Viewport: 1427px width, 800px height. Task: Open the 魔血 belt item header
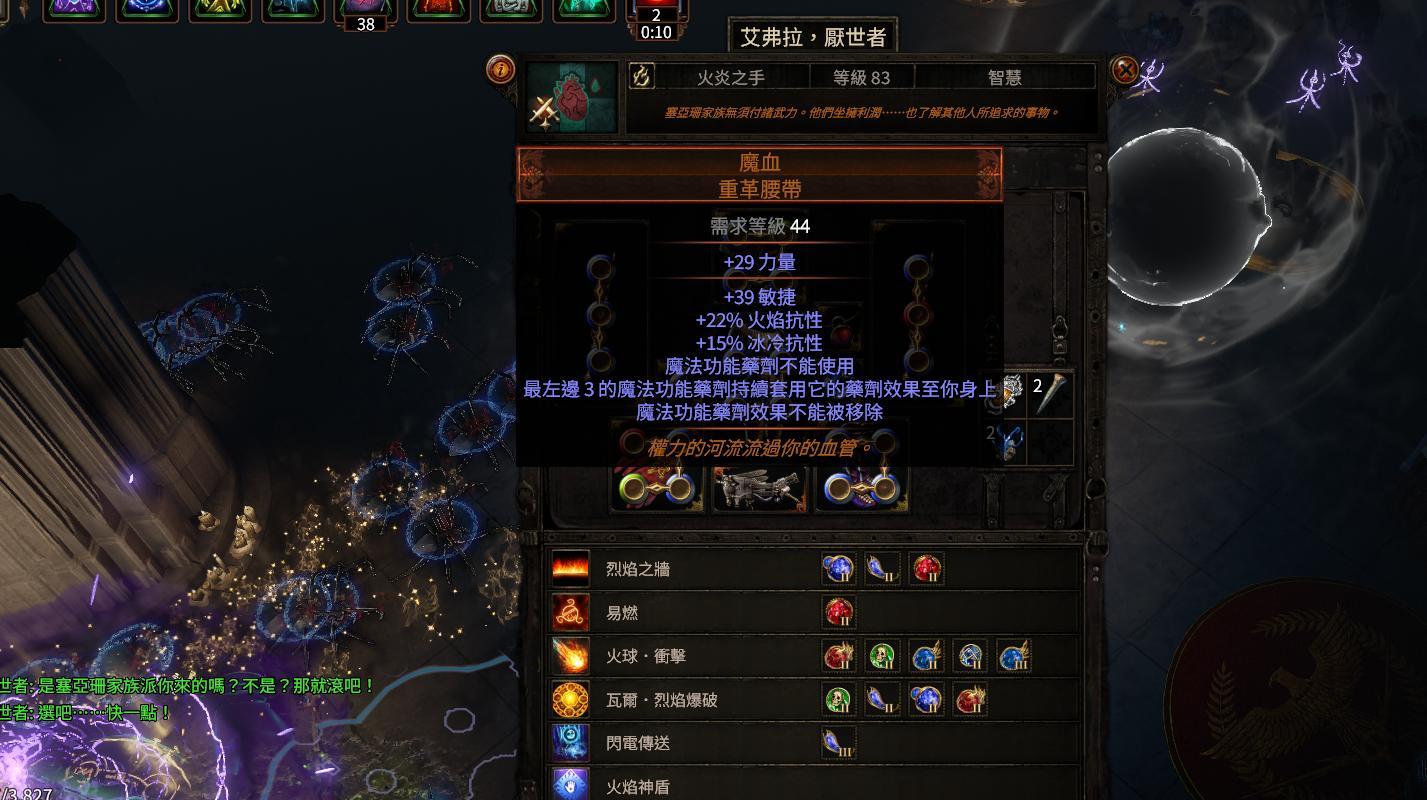[x=756, y=162]
